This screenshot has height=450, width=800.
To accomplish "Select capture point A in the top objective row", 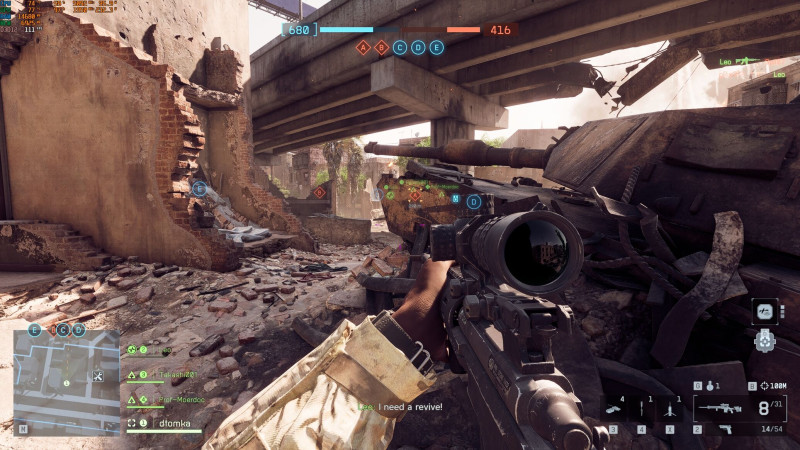I will (x=363, y=47).
